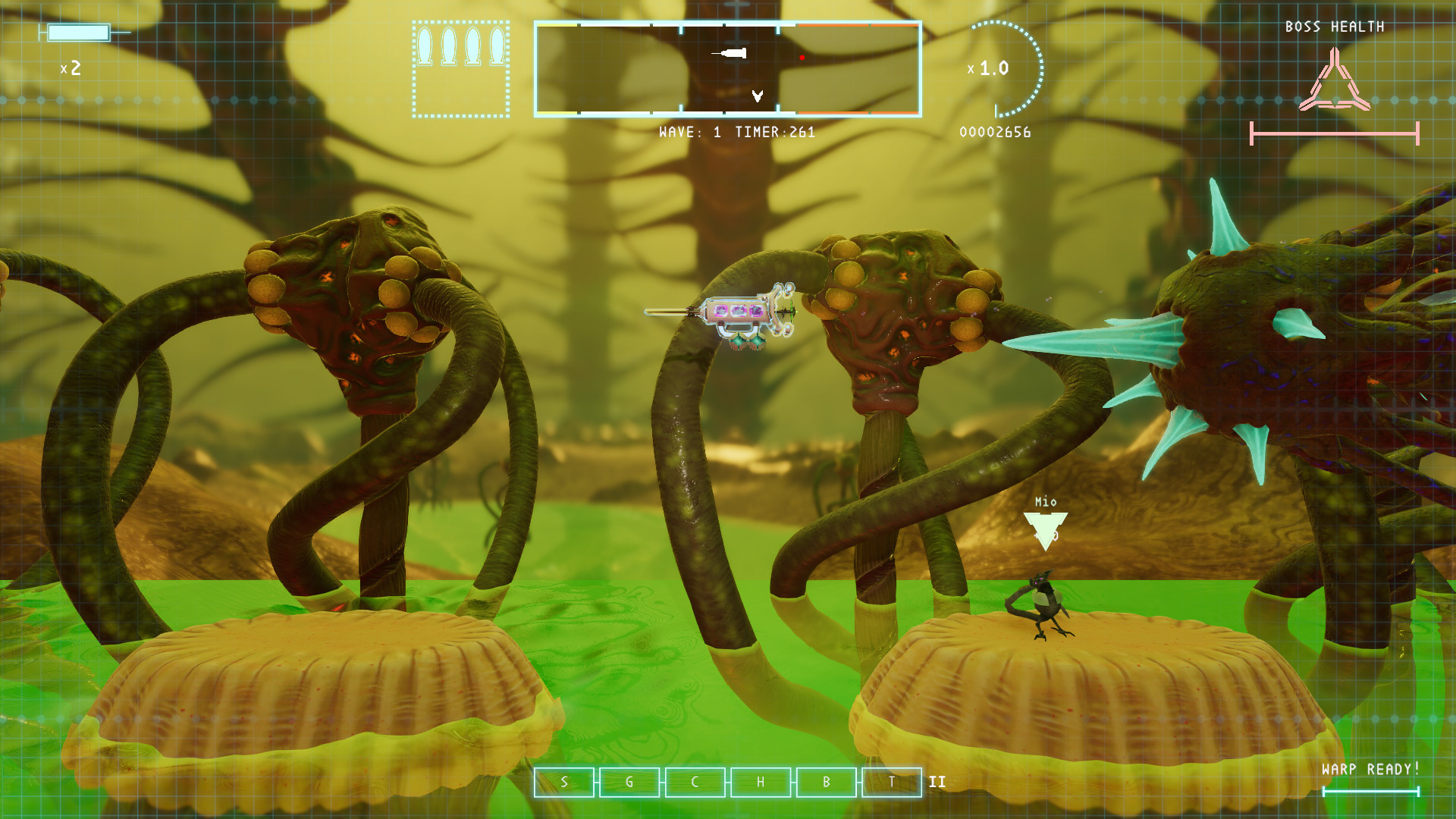Viewport: 1456px width, 819px height.
Task: Click the Mio player name marker
Action: (x=1045, y=502)
